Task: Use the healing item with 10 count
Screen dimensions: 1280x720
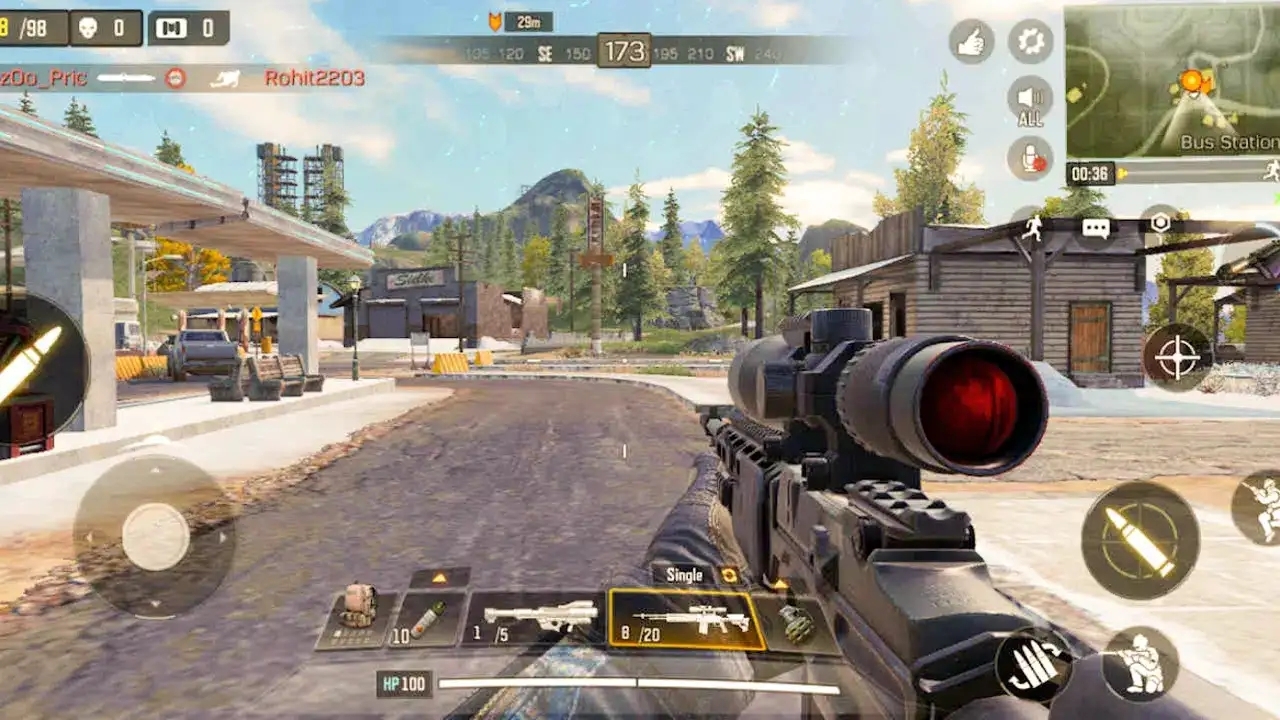Action: [427, 620]
